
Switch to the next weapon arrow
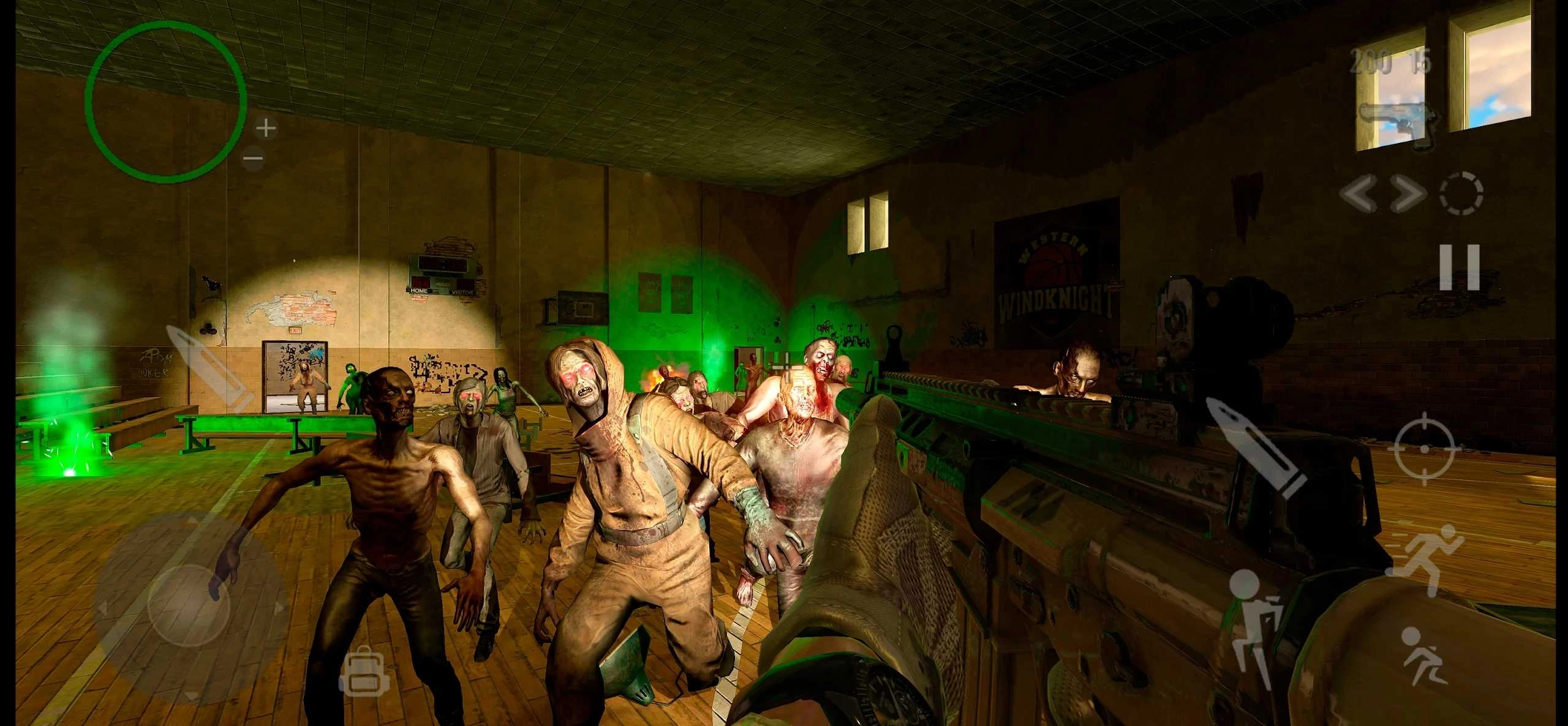pyautogui.click(x=1406, y=194)
